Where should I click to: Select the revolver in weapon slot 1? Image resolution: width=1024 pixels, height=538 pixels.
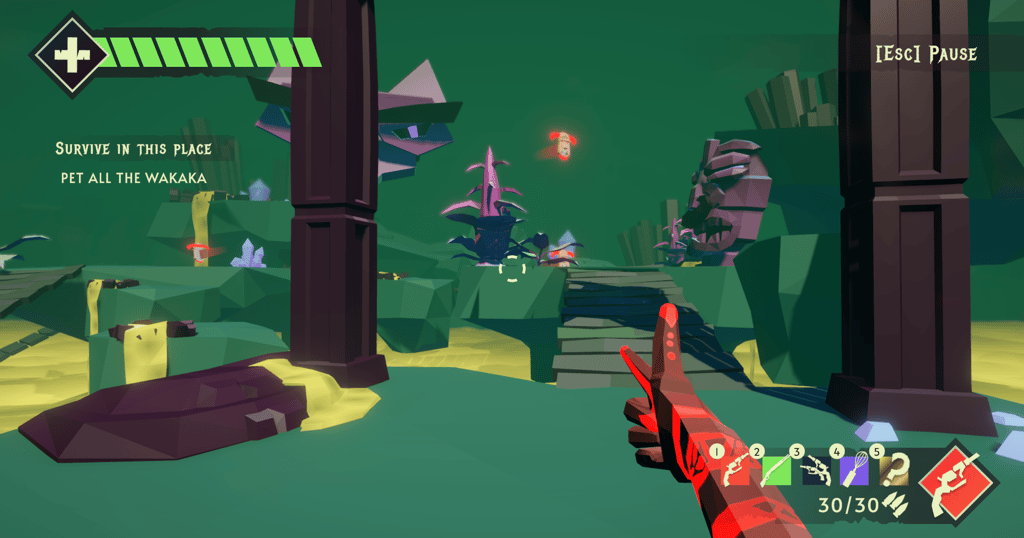[x=735, y=470]
